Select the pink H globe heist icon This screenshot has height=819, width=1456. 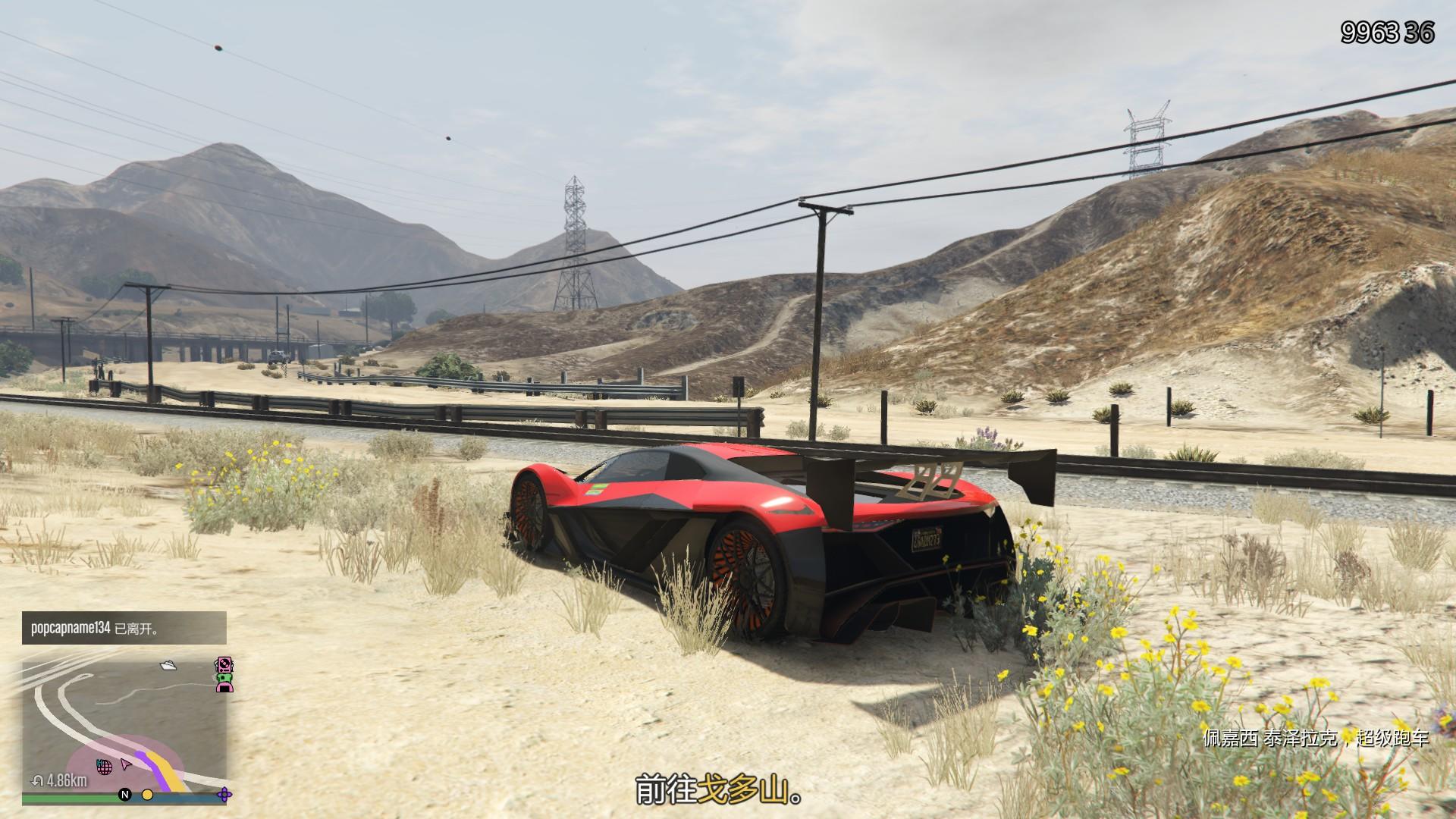pyautogui.click(x=105, y=767)
